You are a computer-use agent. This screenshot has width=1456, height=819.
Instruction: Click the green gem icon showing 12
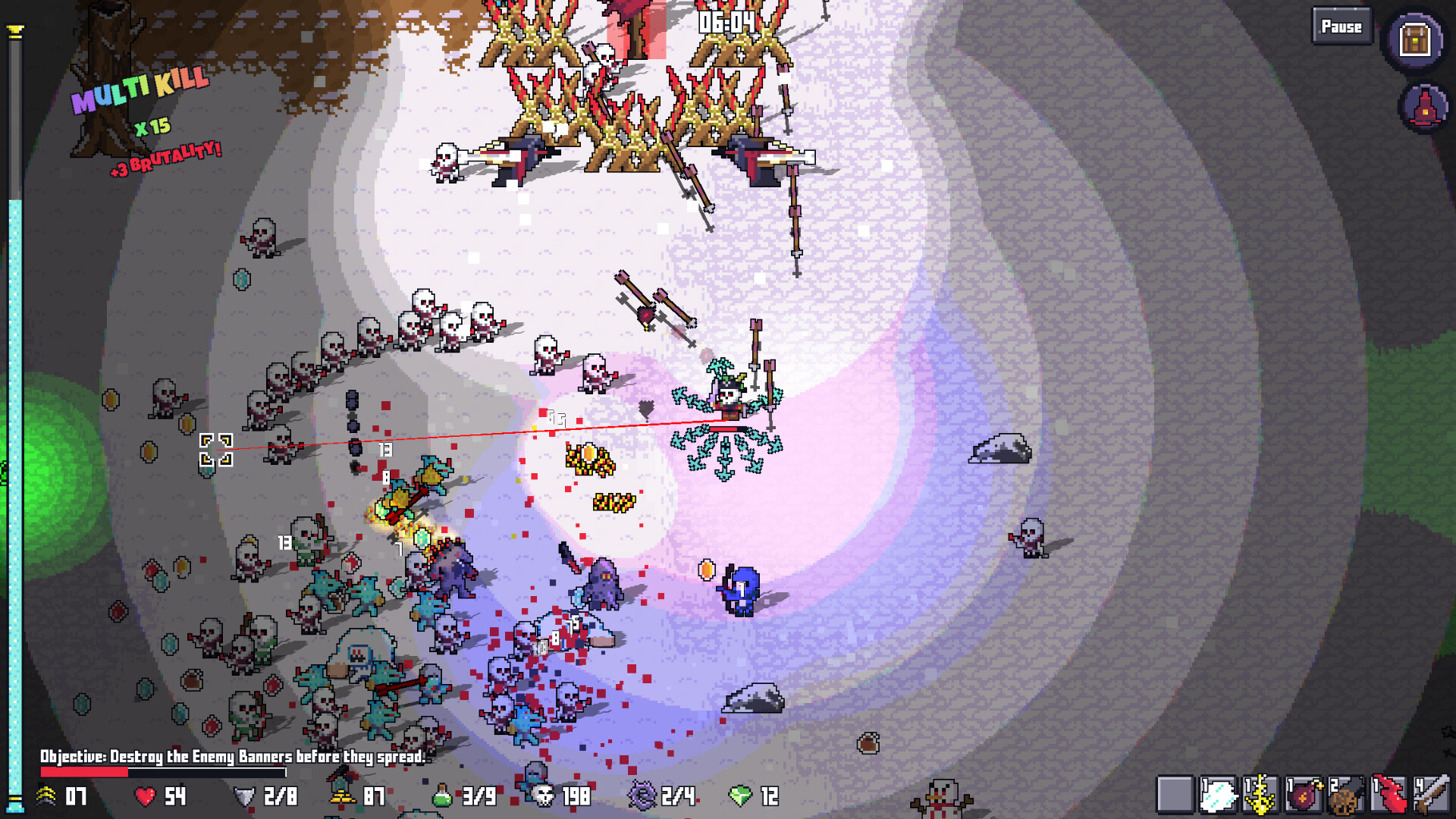739,797
